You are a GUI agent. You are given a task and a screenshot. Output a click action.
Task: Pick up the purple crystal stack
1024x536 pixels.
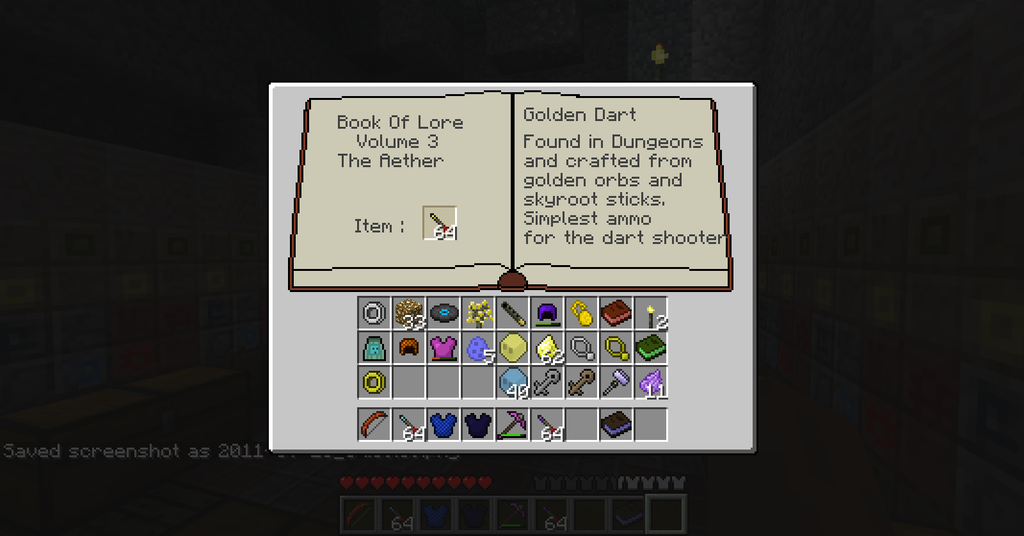pyautogui.click(x=651, y=382)
